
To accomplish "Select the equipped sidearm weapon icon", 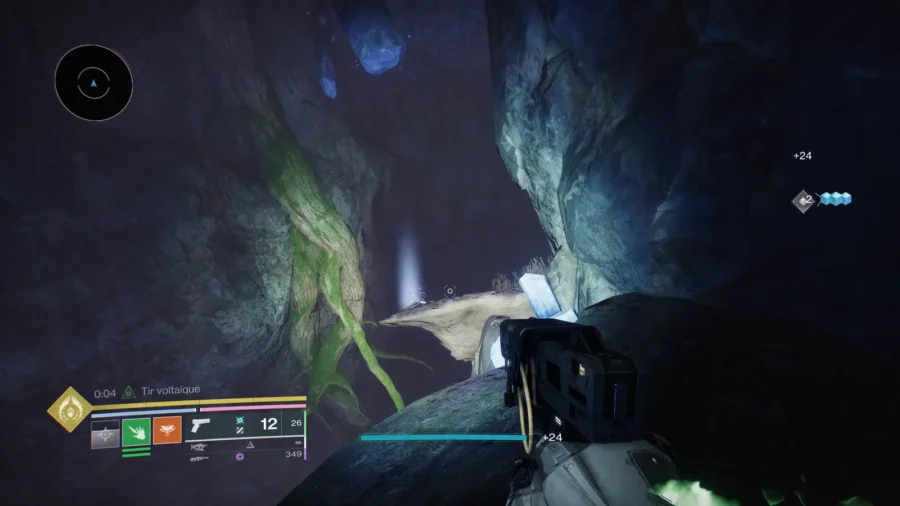I will click(202, 425).
